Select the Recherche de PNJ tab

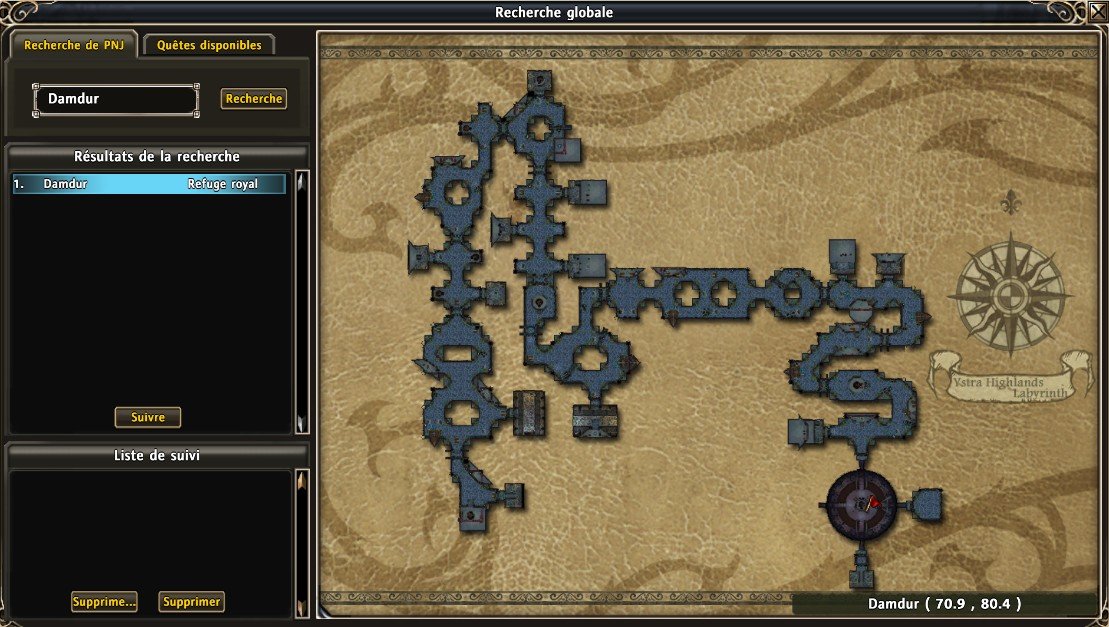(x=72, y=45)
